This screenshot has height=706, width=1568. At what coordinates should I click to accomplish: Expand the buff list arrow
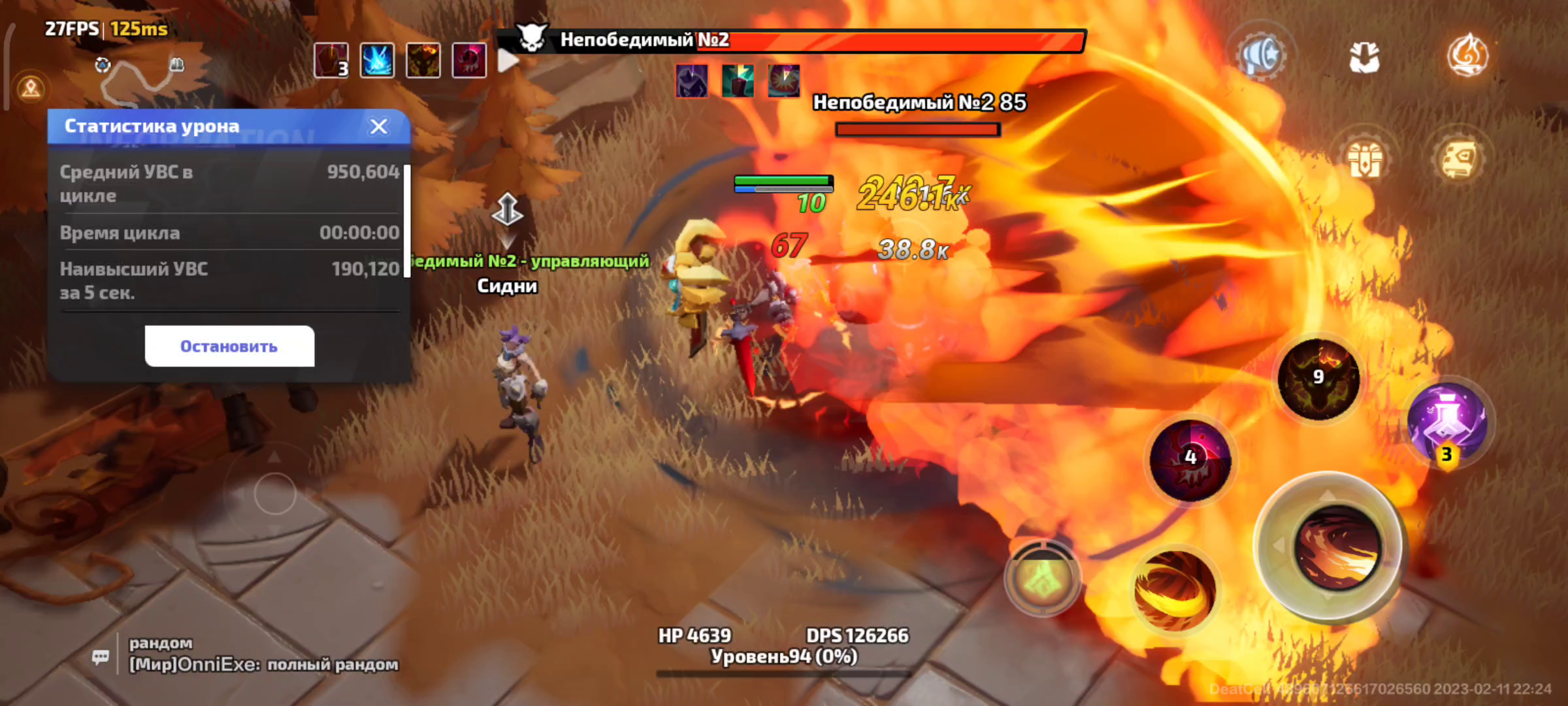[x=508, y=61]
